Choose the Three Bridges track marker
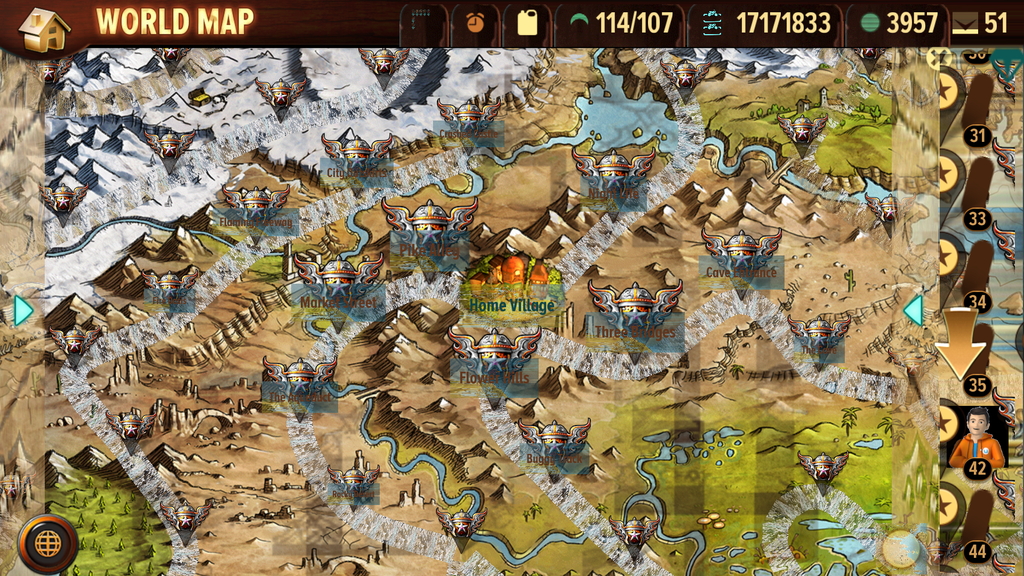 635,309
